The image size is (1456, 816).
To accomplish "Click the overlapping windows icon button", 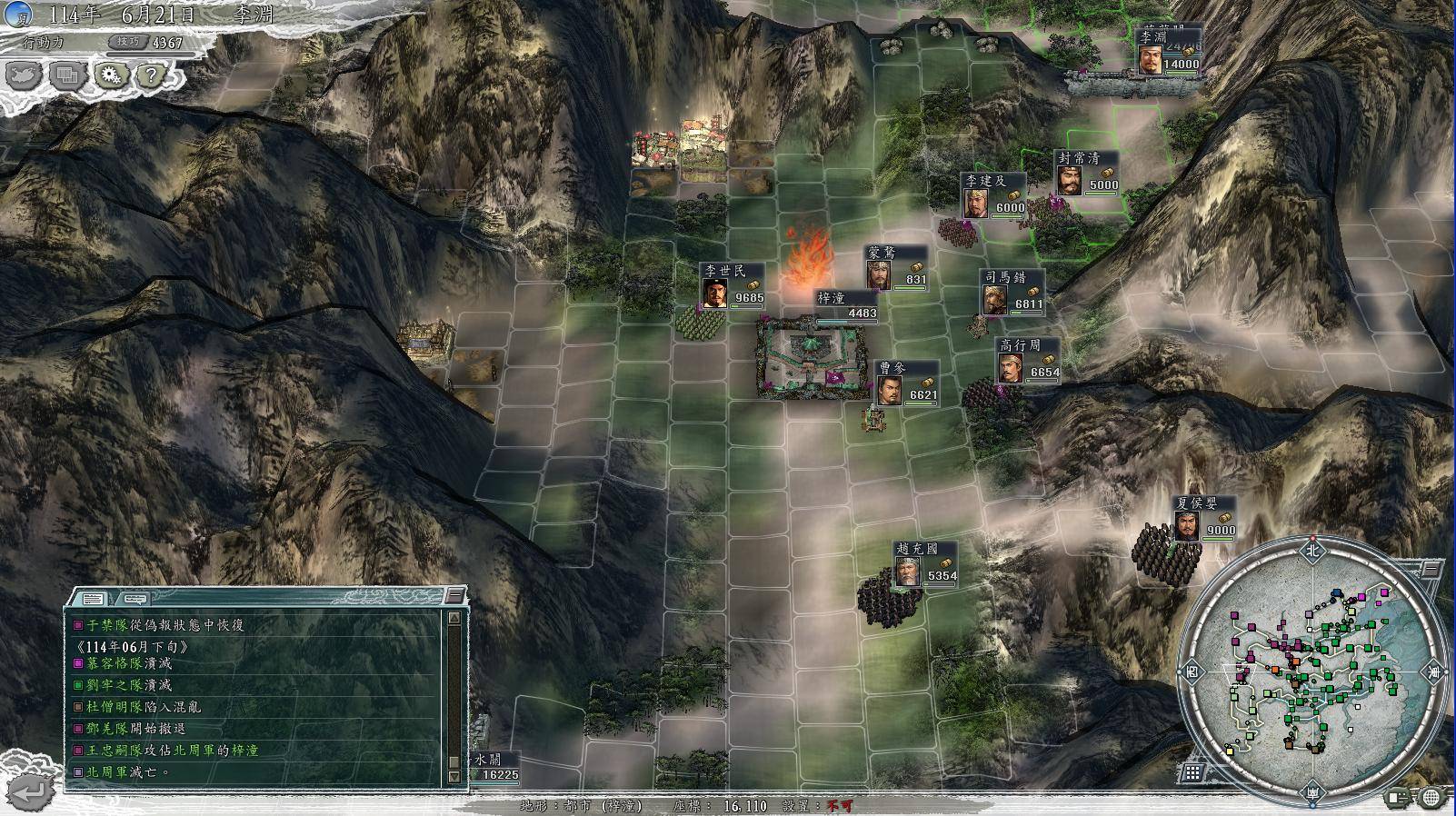I will pyautogui.click(x=67, y=75).
